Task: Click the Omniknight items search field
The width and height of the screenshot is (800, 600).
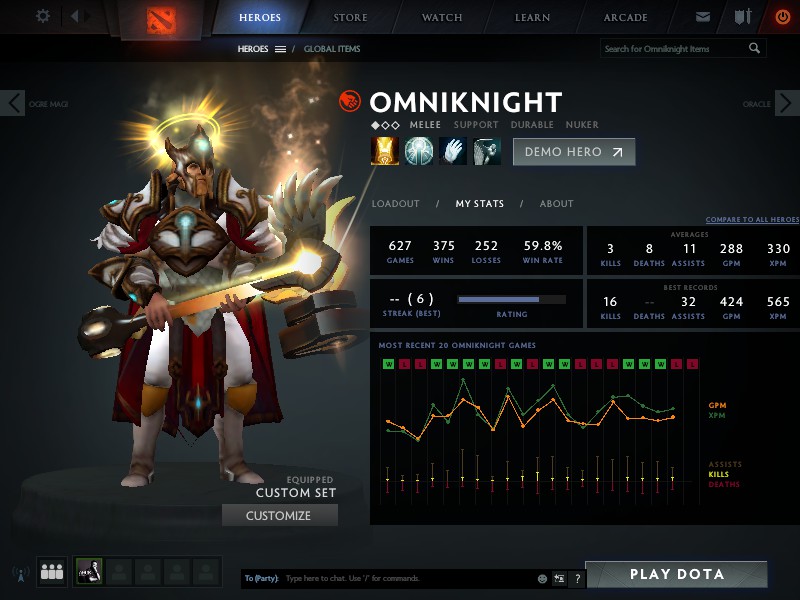Action: coord(675,49)
